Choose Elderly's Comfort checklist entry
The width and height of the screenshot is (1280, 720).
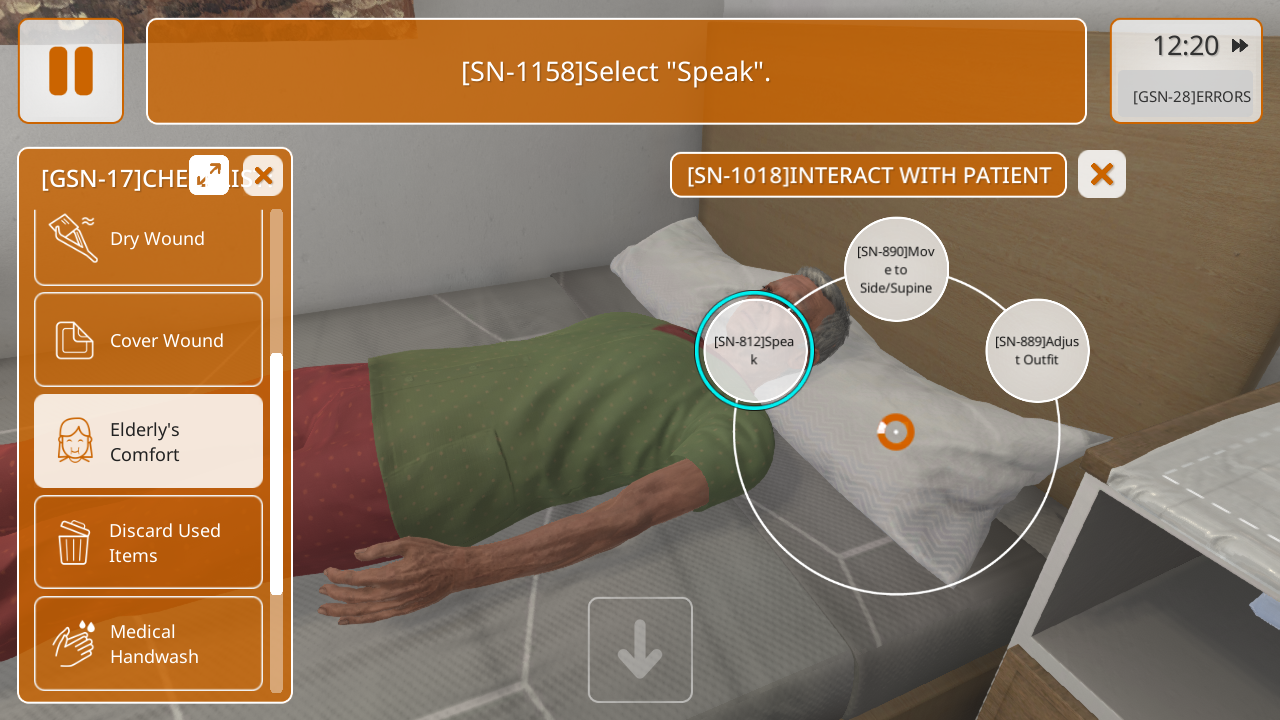pyautogui.click(x=148, y=441)
